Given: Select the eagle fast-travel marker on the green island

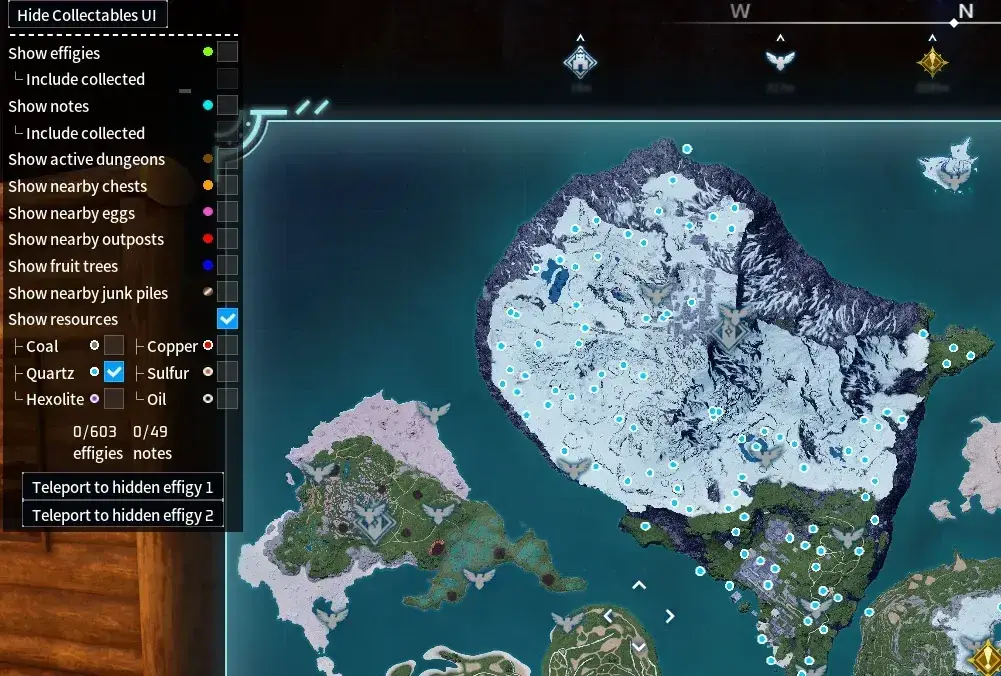Looking at the screenshot, I should click(x=437, y=514).
